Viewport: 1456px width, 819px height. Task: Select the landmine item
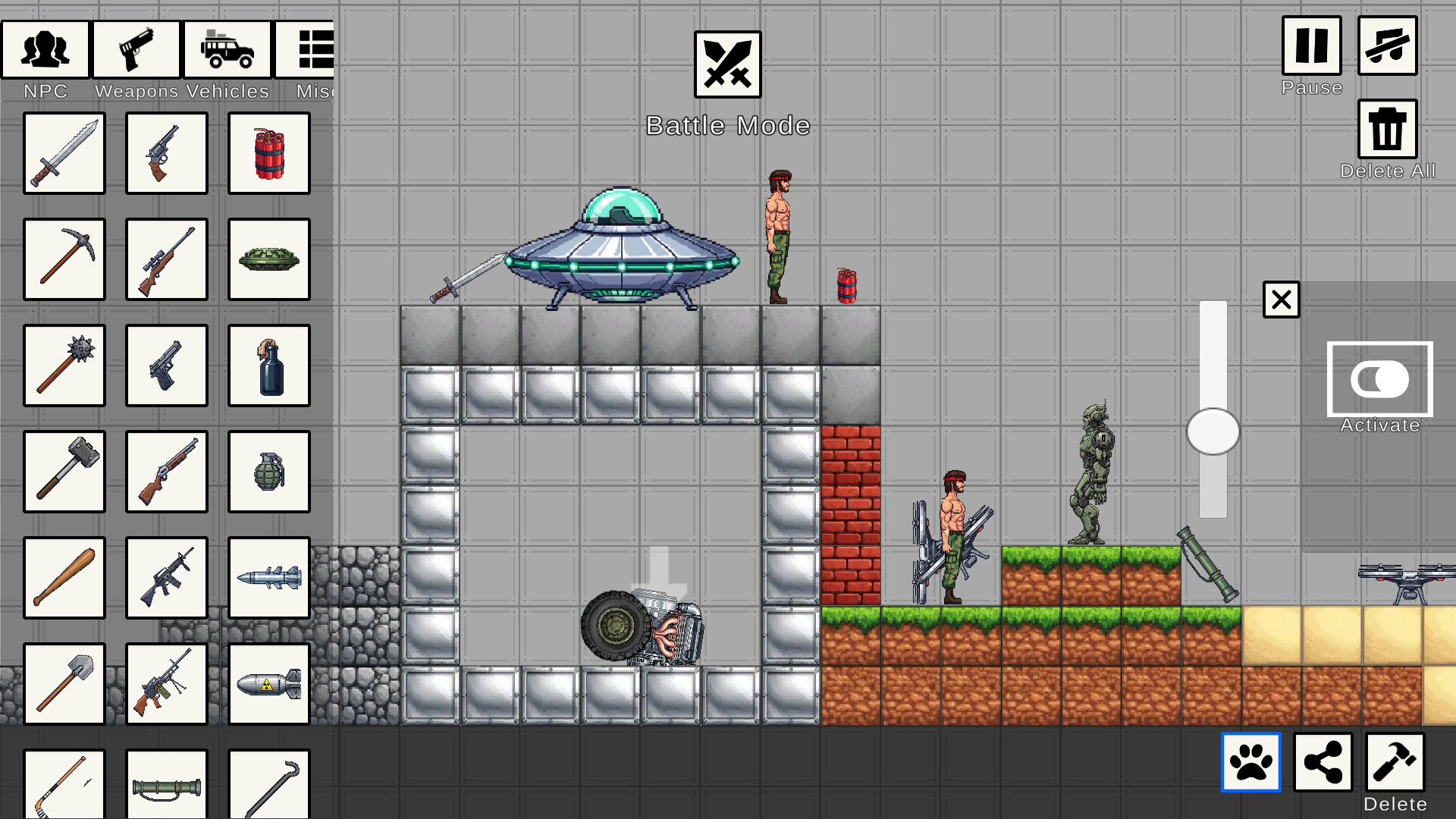pyautogui.click(x=268, y=259)
